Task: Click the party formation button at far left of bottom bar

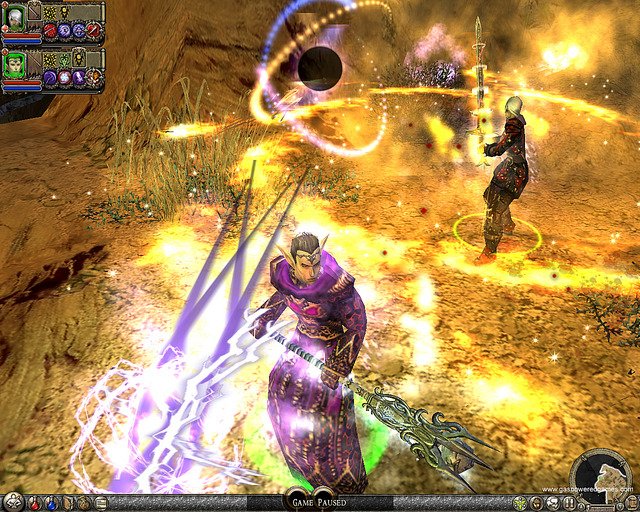Action: 12,502
